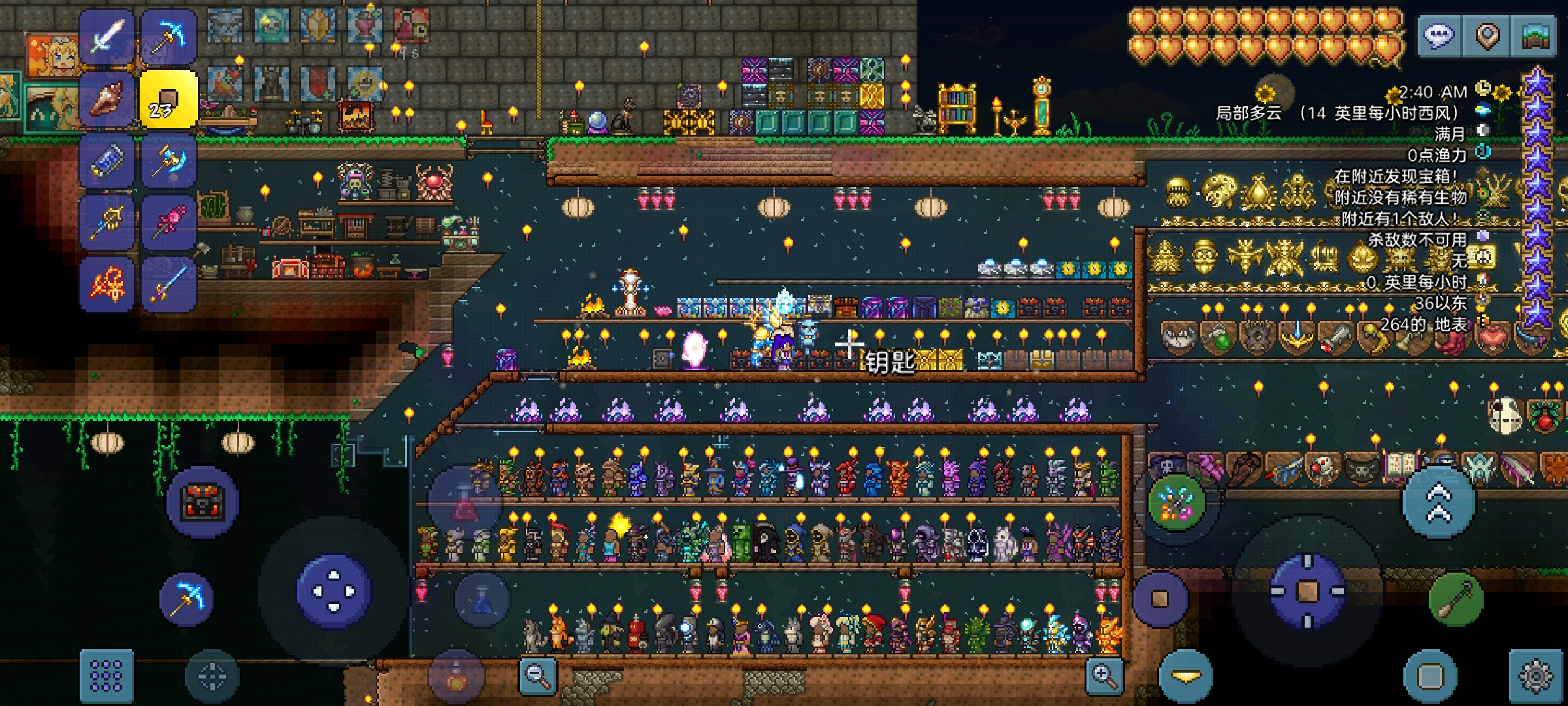Tap the yellow down-arrow button
The image size is (1568, 706).
click(x=1186, y=677)
